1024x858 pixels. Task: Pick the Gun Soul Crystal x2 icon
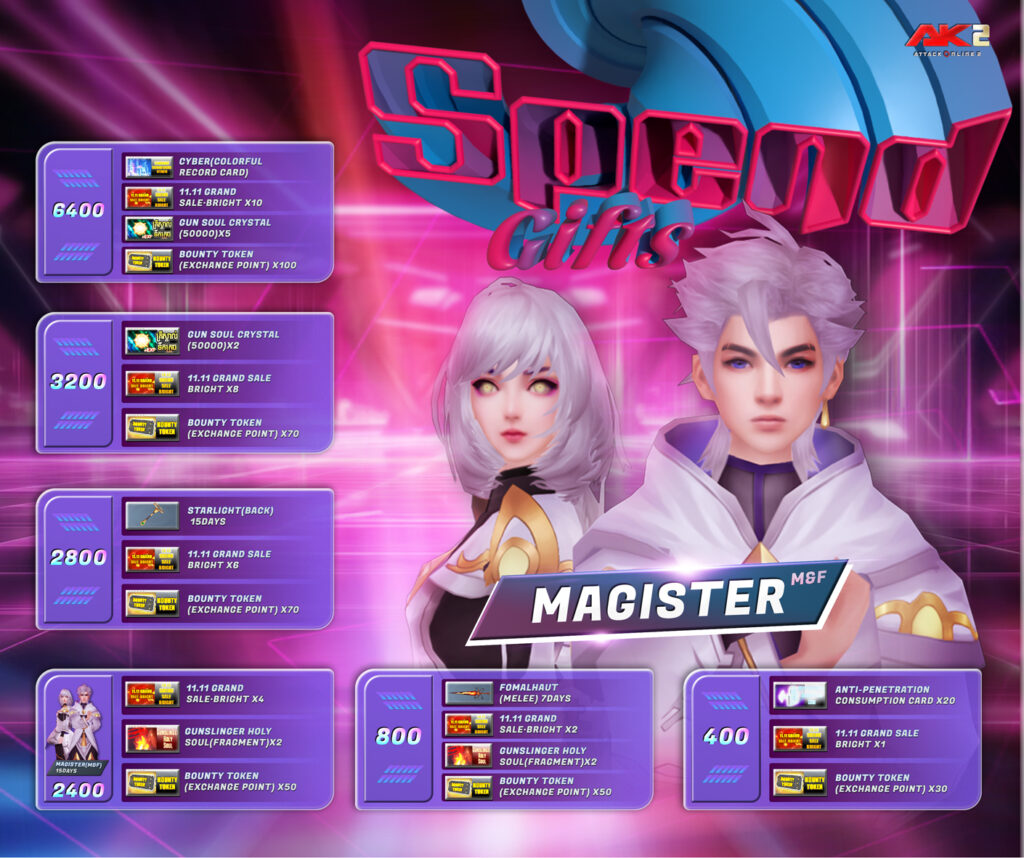pos(152,341)
